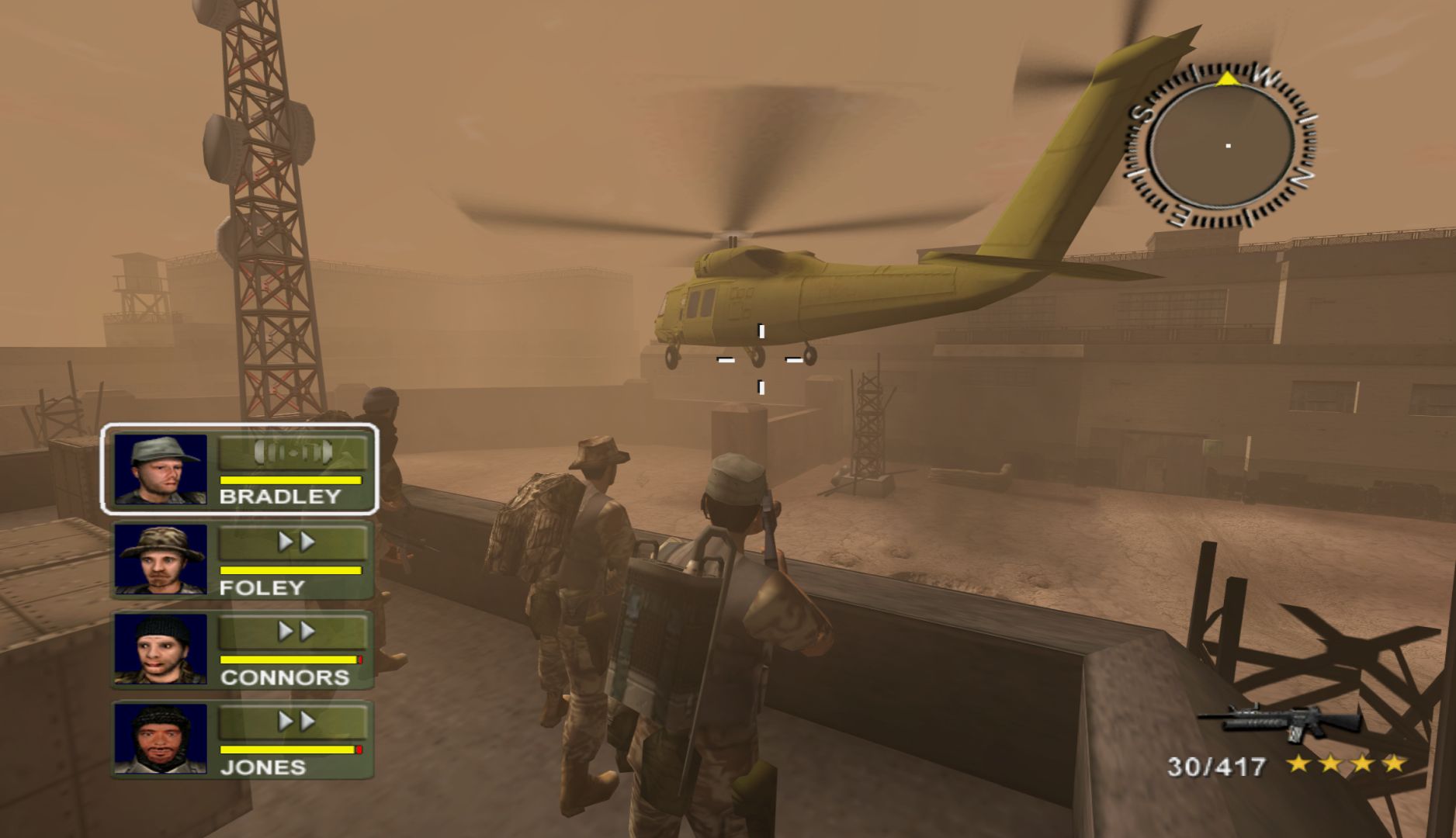Click Bradley's stance order indicator
1456x838 pixels.
click(293, 452)
